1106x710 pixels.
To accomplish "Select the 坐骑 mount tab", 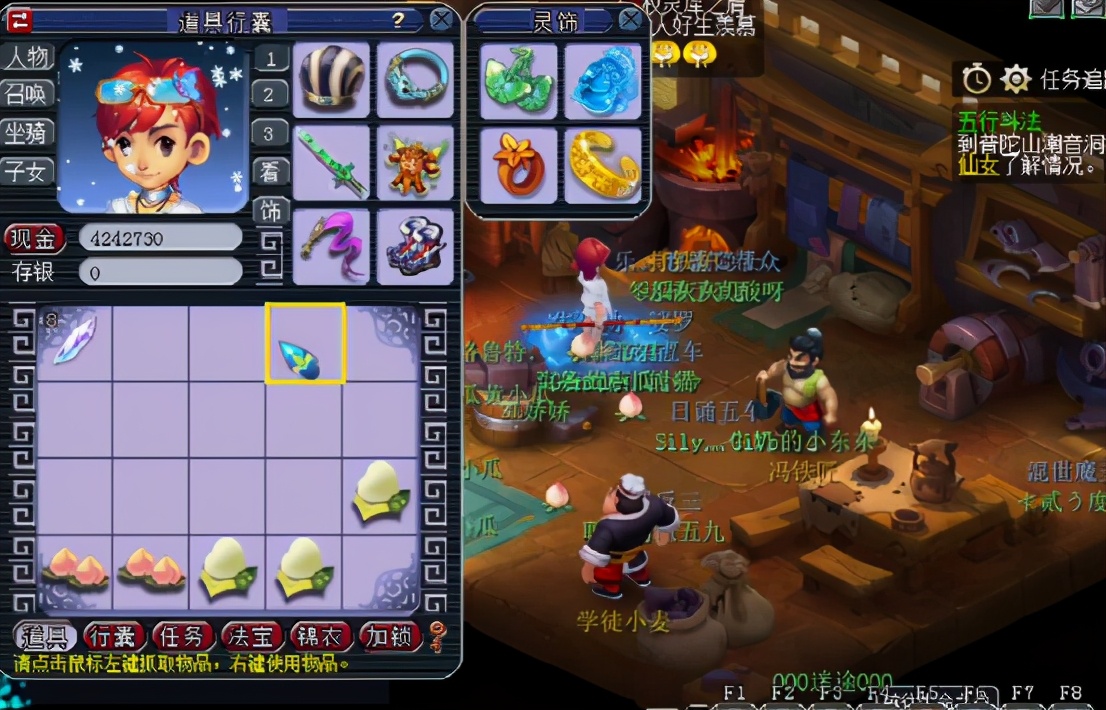I will [27, 133].
